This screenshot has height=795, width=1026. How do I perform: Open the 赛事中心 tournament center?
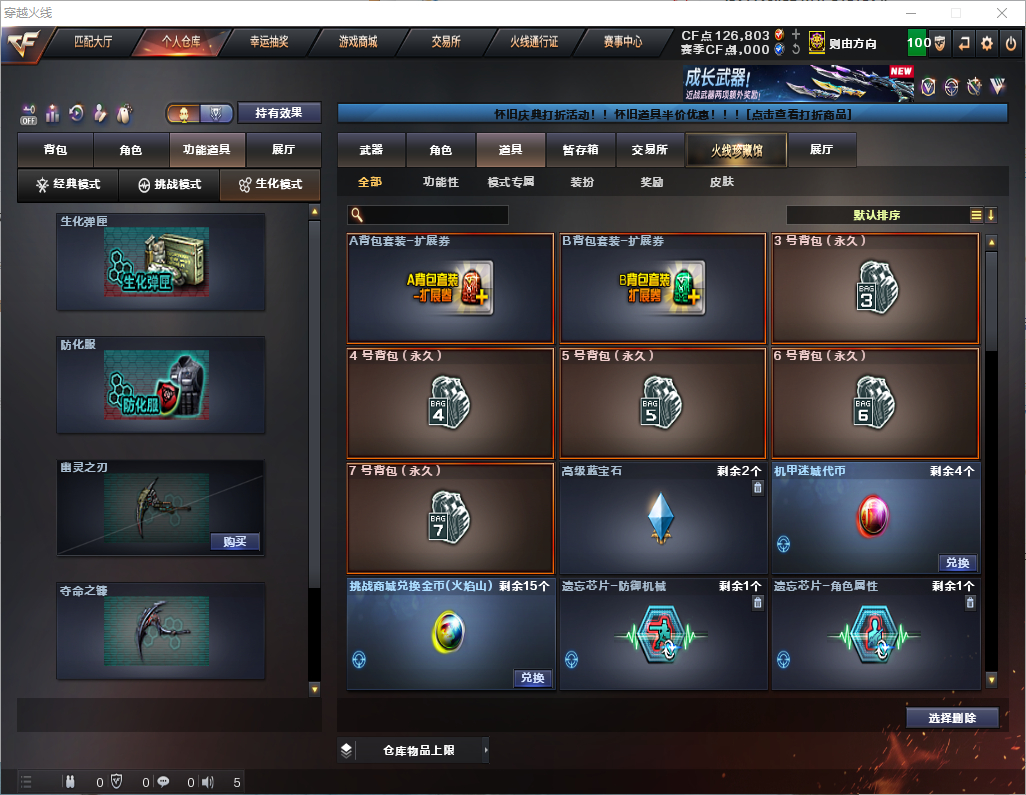[x=622, y=42]
